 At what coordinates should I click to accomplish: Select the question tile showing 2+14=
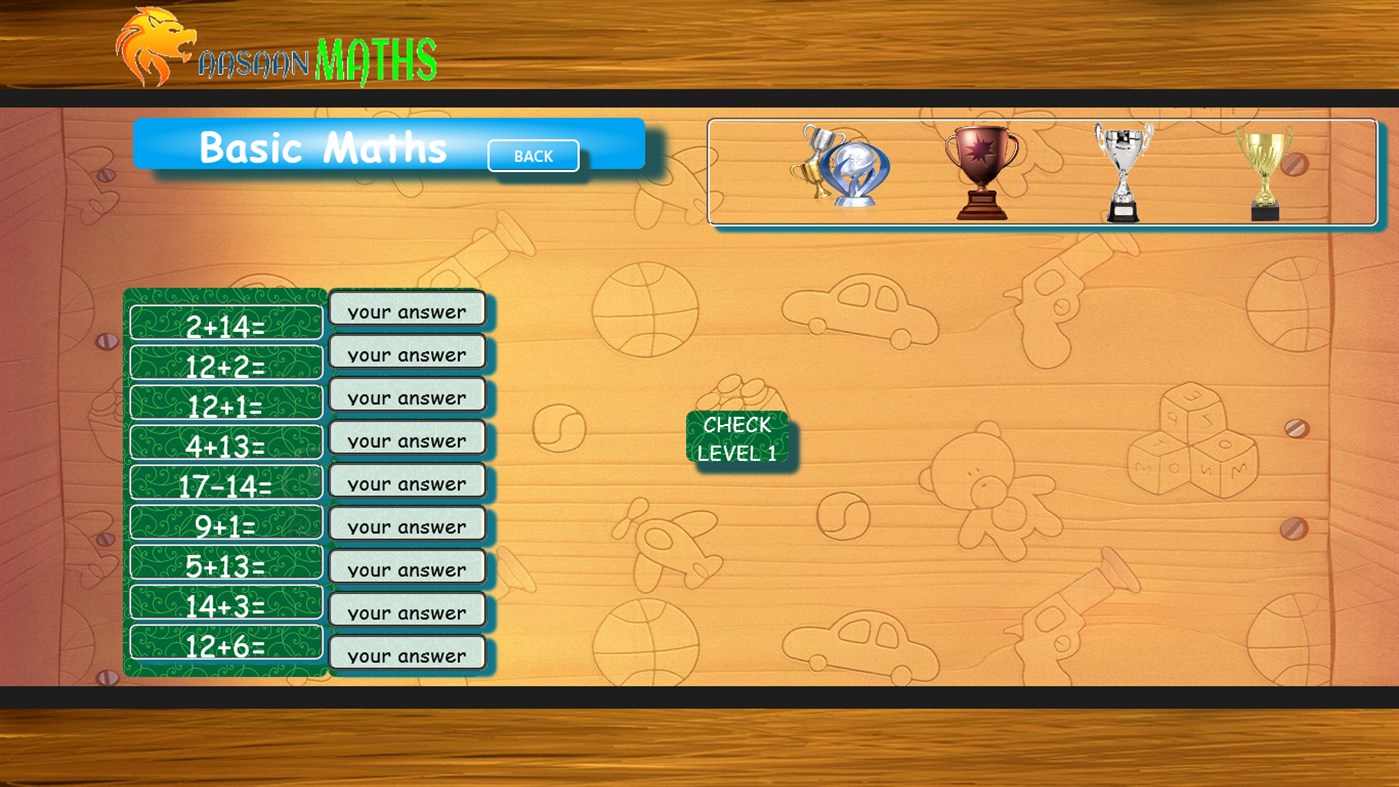coord(225,321)
